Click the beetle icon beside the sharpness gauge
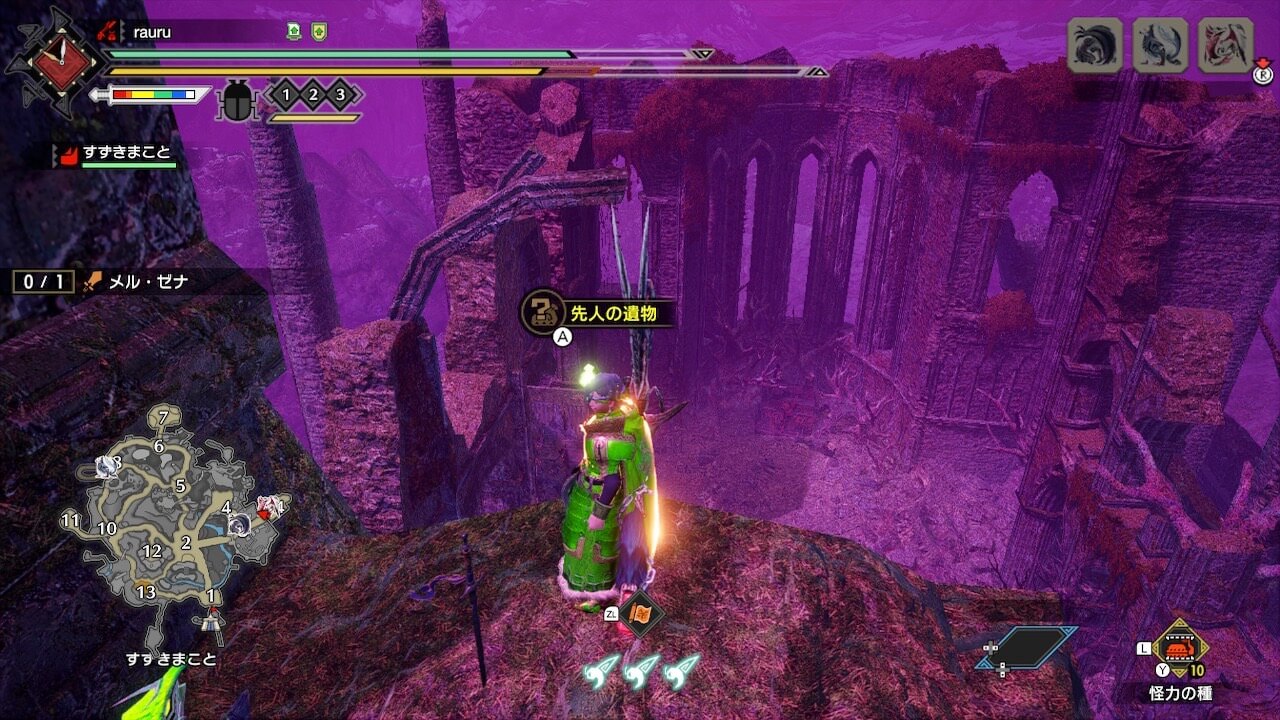1280x720 pixels. pos(238,100)
